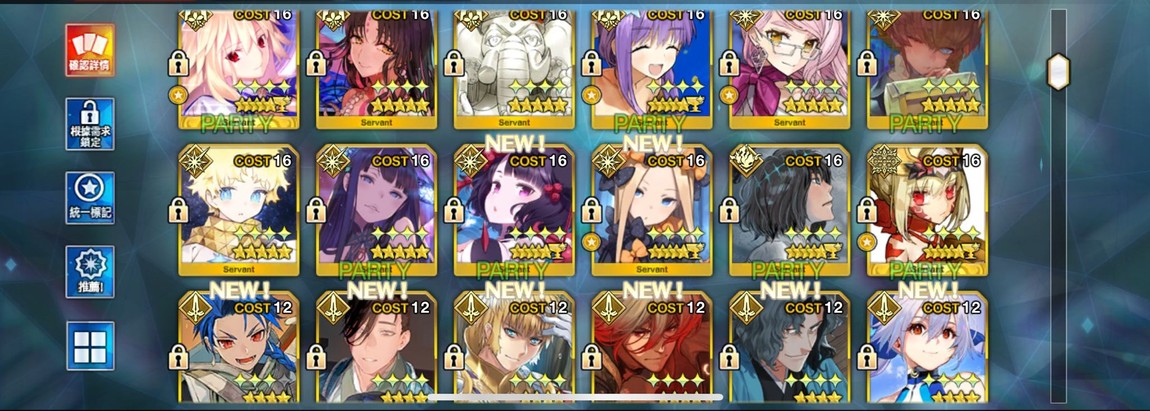
Task: Choose the blonde red-eyed servant in top row
Action: pyautogui.click(x=238, y=65)
